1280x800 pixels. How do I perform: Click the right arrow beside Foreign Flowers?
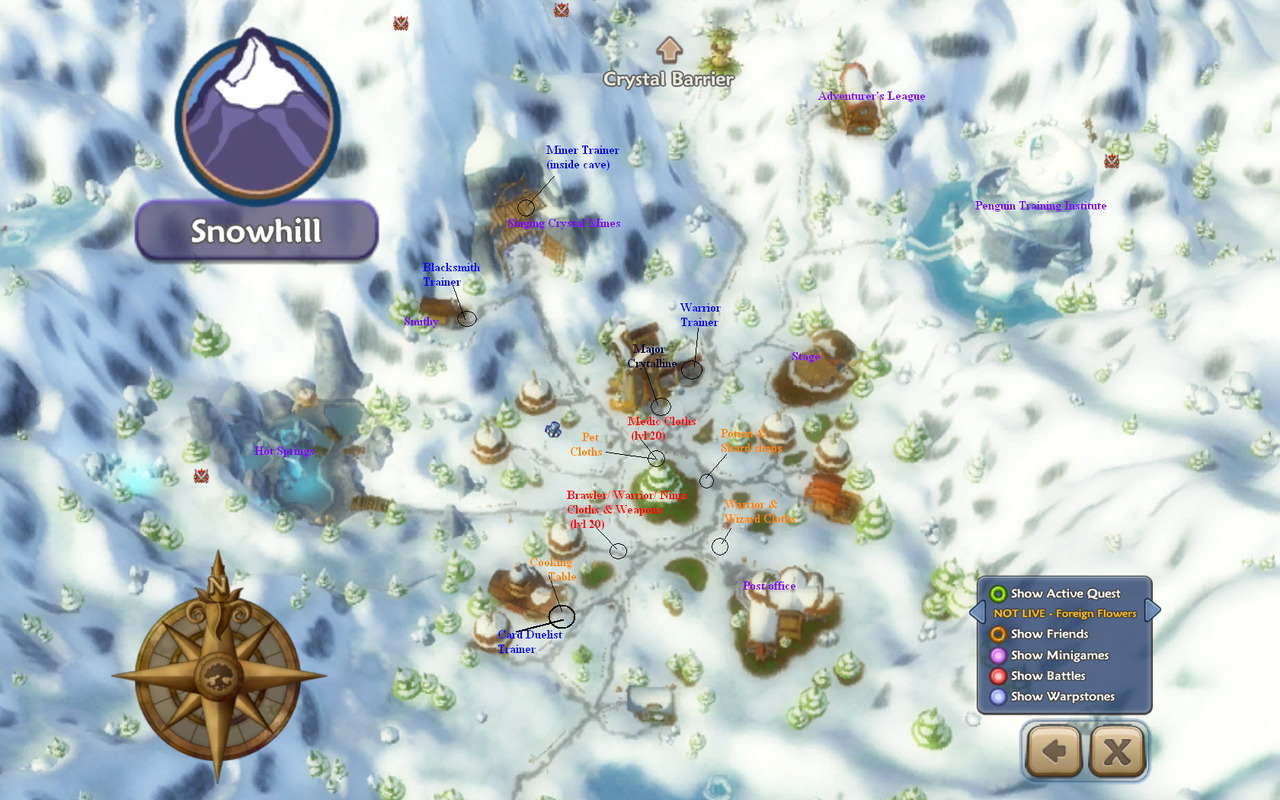[x=1152, y=610]
